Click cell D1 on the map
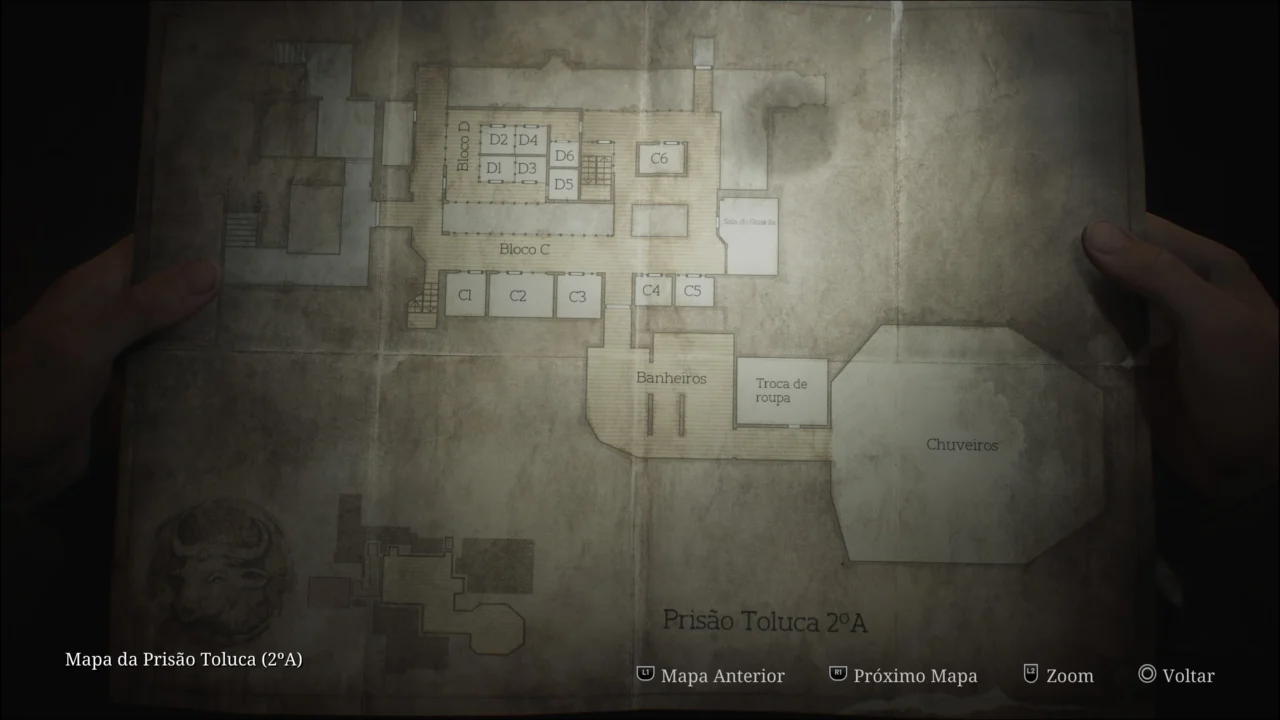This screenshot has width=1280, height=720. 493,169
